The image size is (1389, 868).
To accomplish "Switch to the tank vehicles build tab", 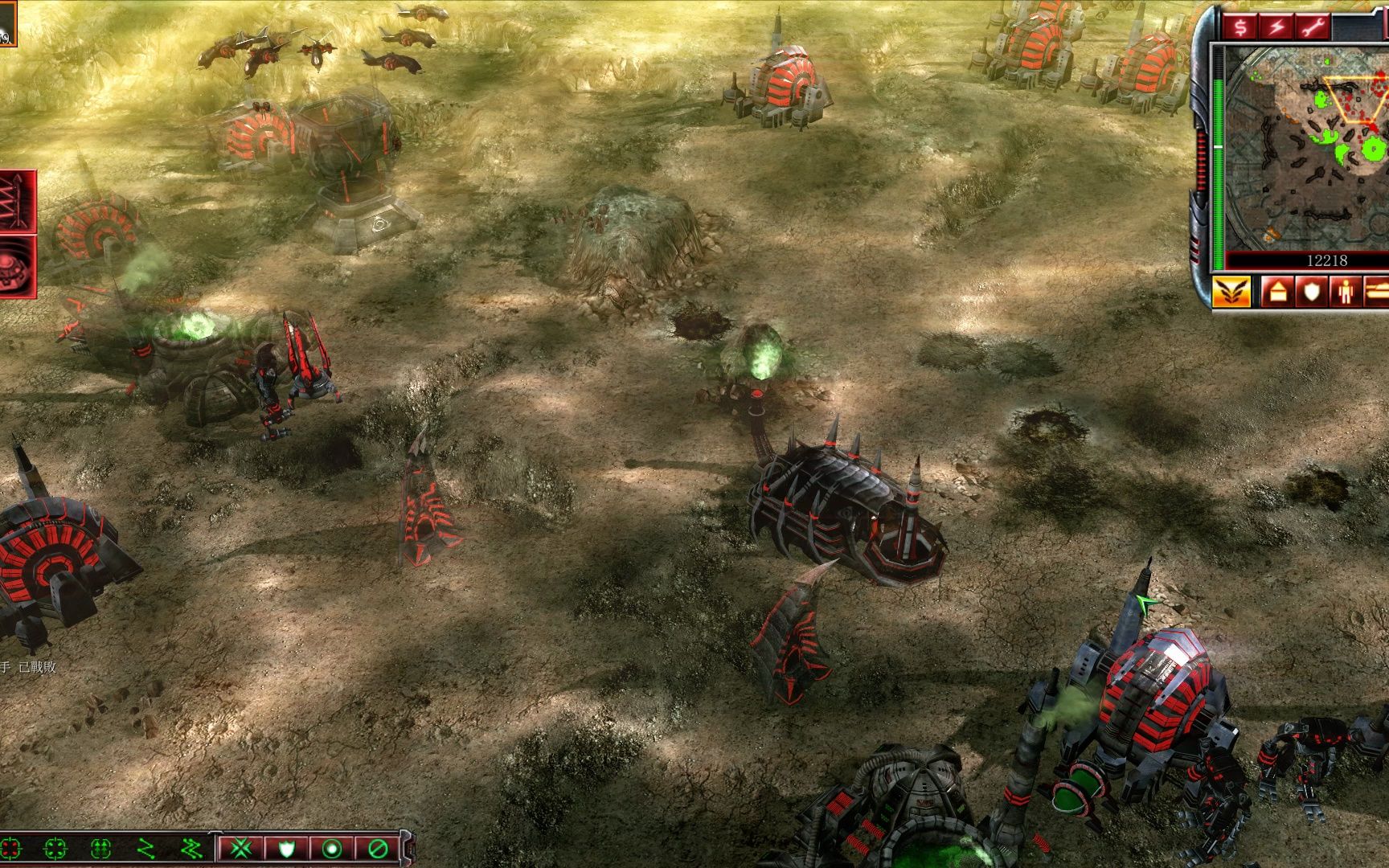I will tap(1377, 291).
